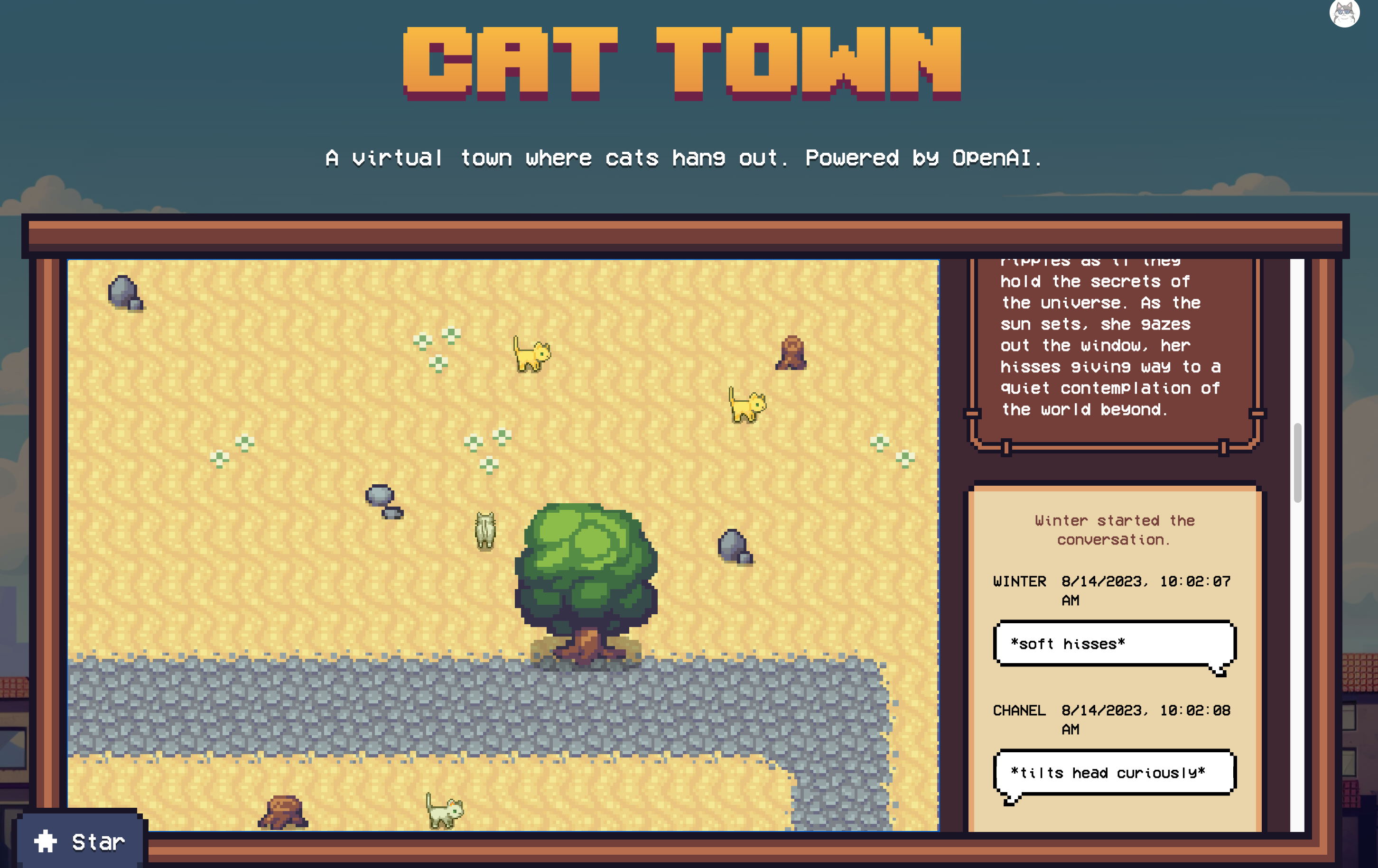Click the cat description text panel

tap(1110, 343)
